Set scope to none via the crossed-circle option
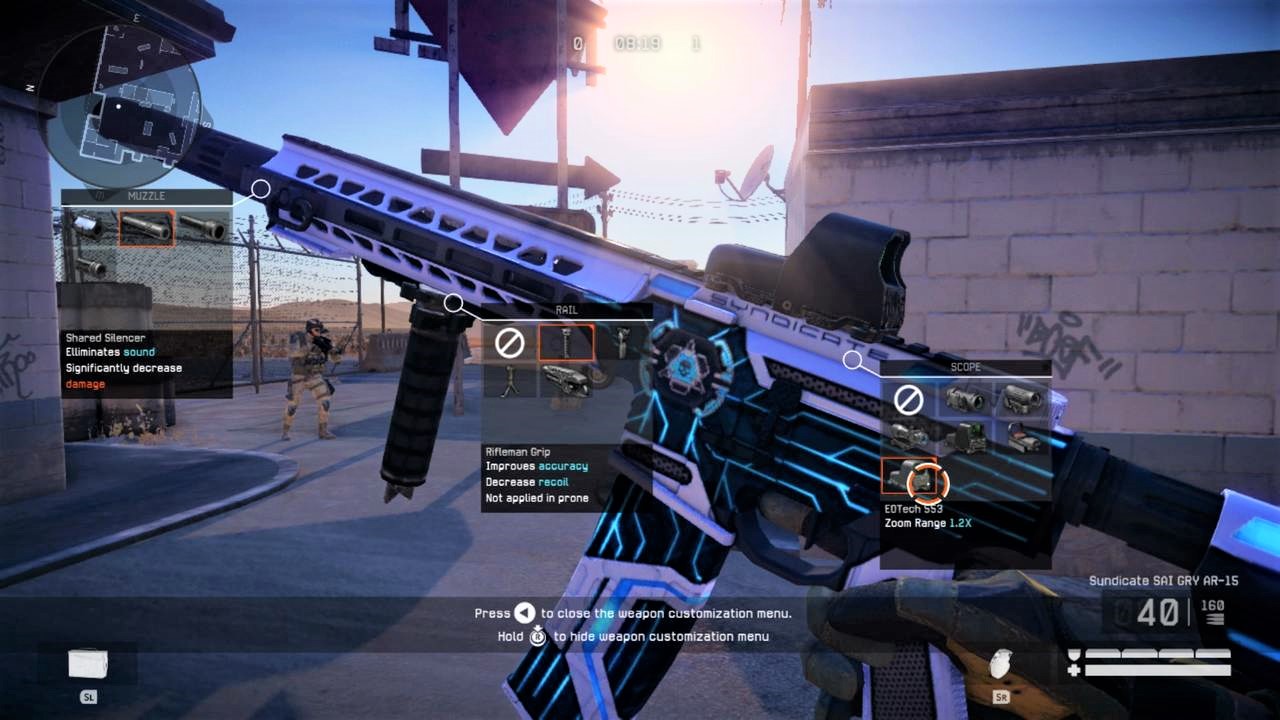 910,397
